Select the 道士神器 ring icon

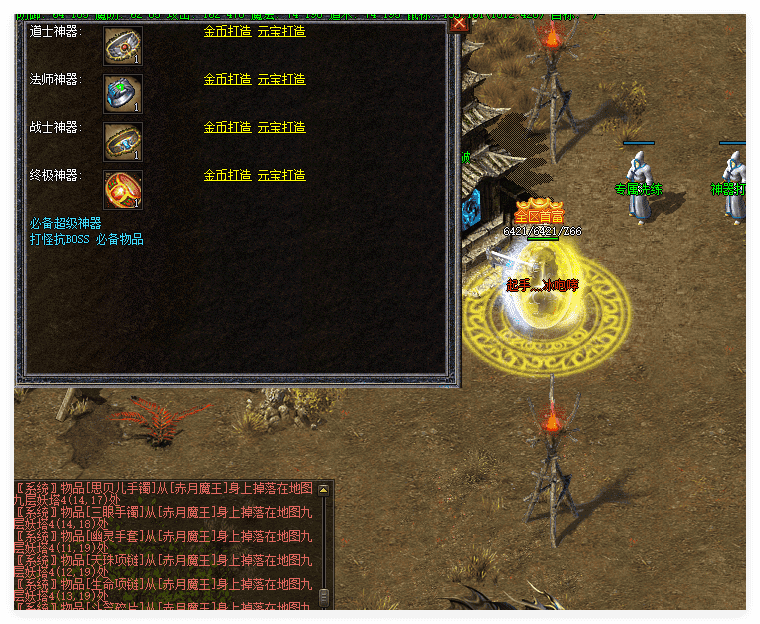click(x=123, y=46)
